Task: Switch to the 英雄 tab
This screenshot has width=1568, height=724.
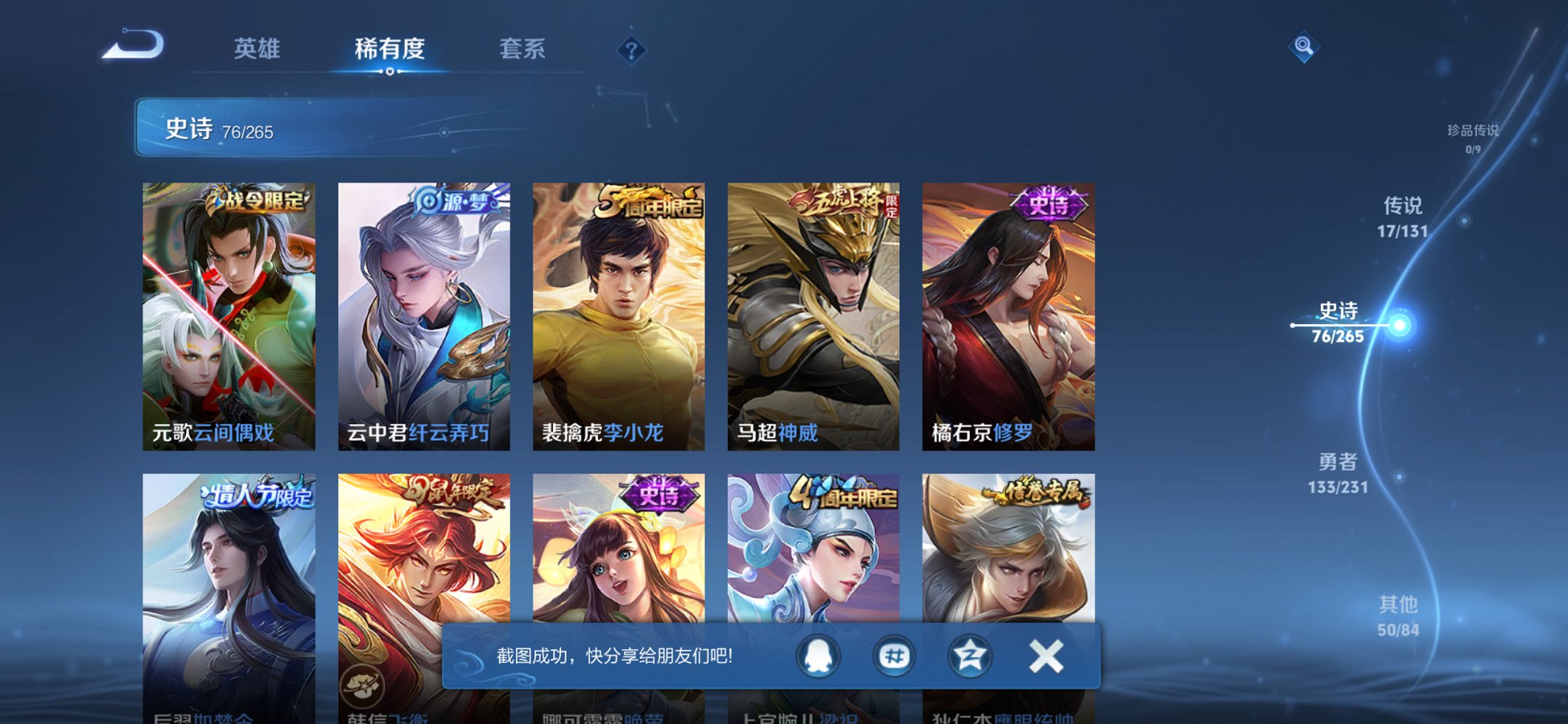Action: [257, 48]
